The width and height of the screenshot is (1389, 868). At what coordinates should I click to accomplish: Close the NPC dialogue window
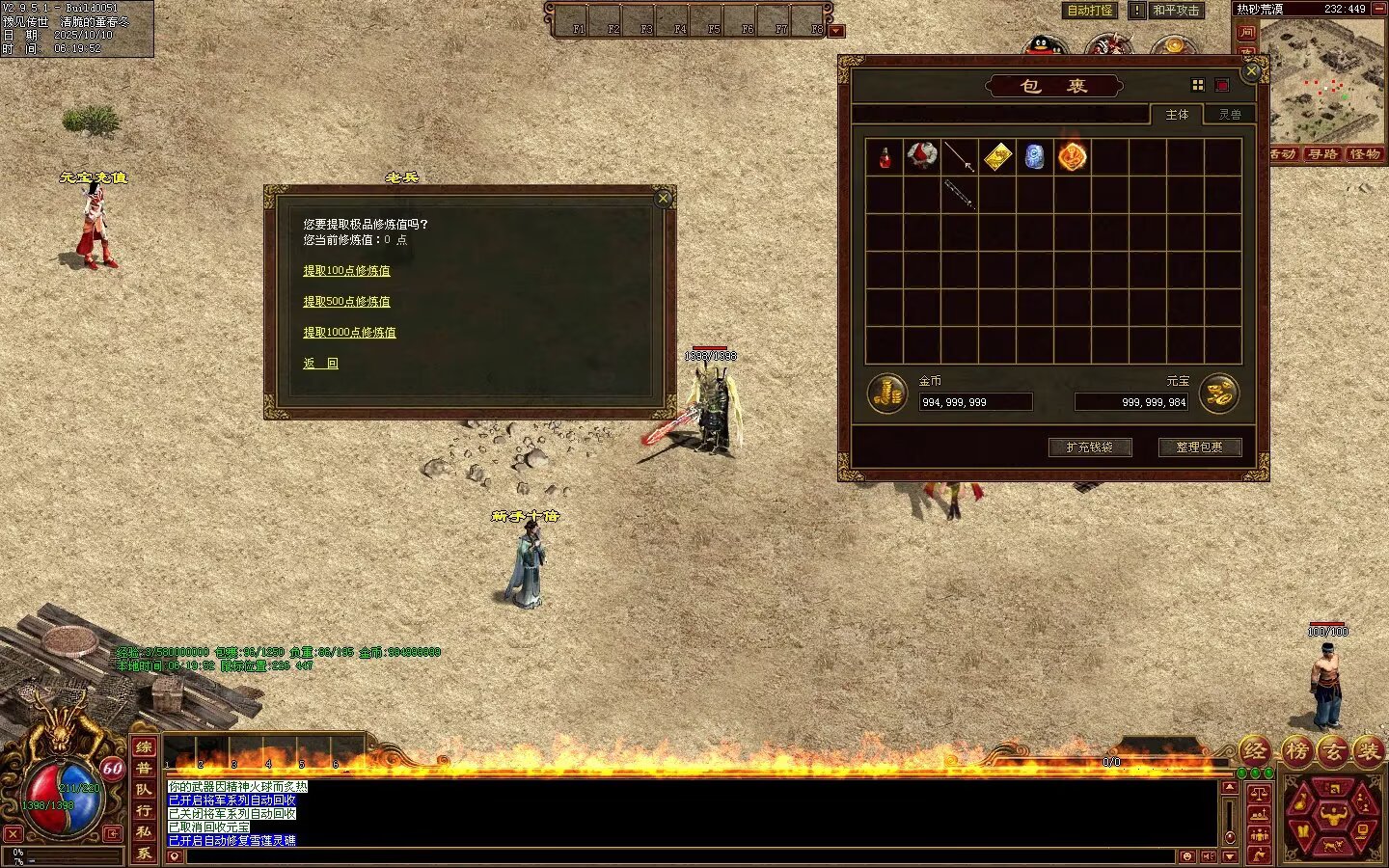click(x=663, y=199)
